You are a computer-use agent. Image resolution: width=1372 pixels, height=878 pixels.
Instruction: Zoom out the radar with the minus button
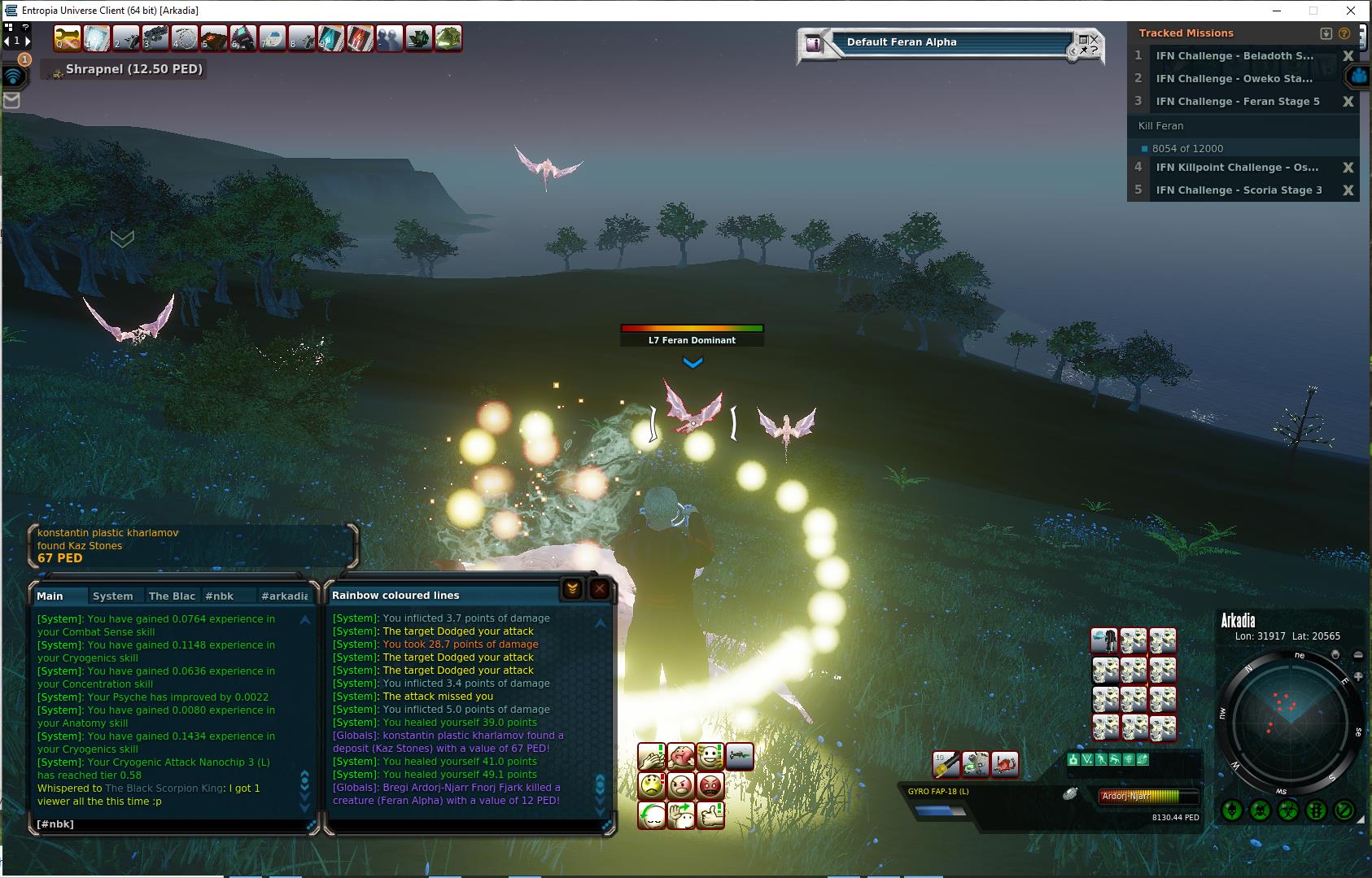click(1357, 655)
